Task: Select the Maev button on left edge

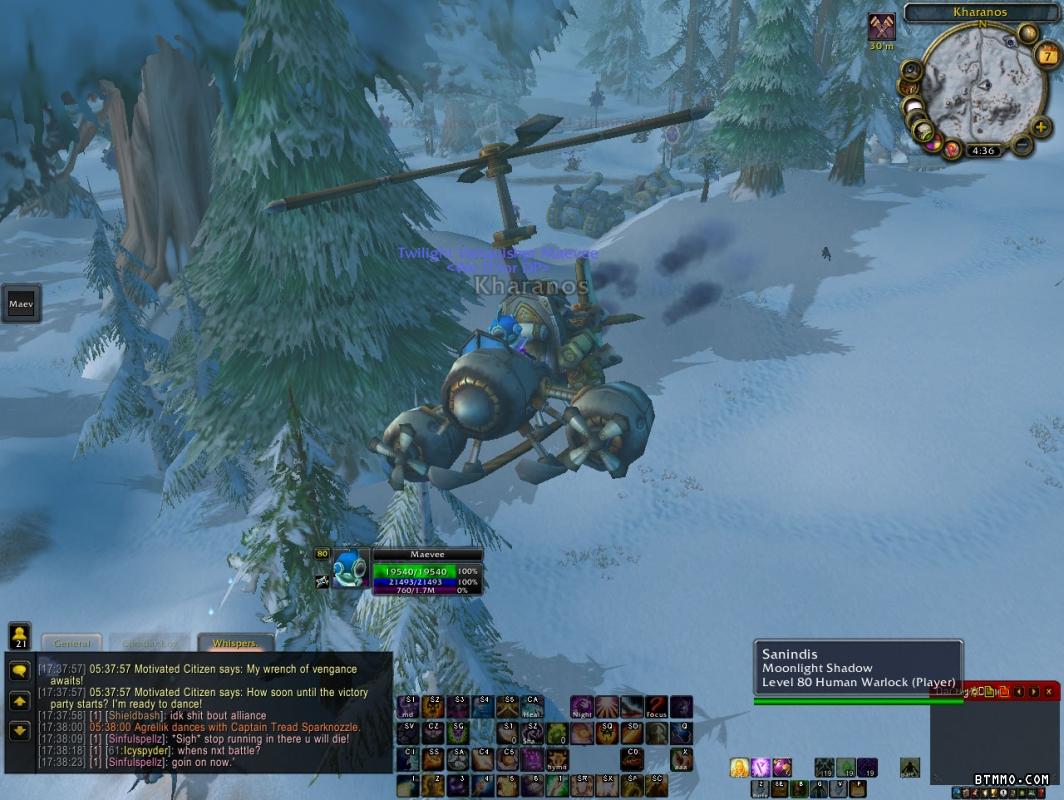Action: coord(21,303)
